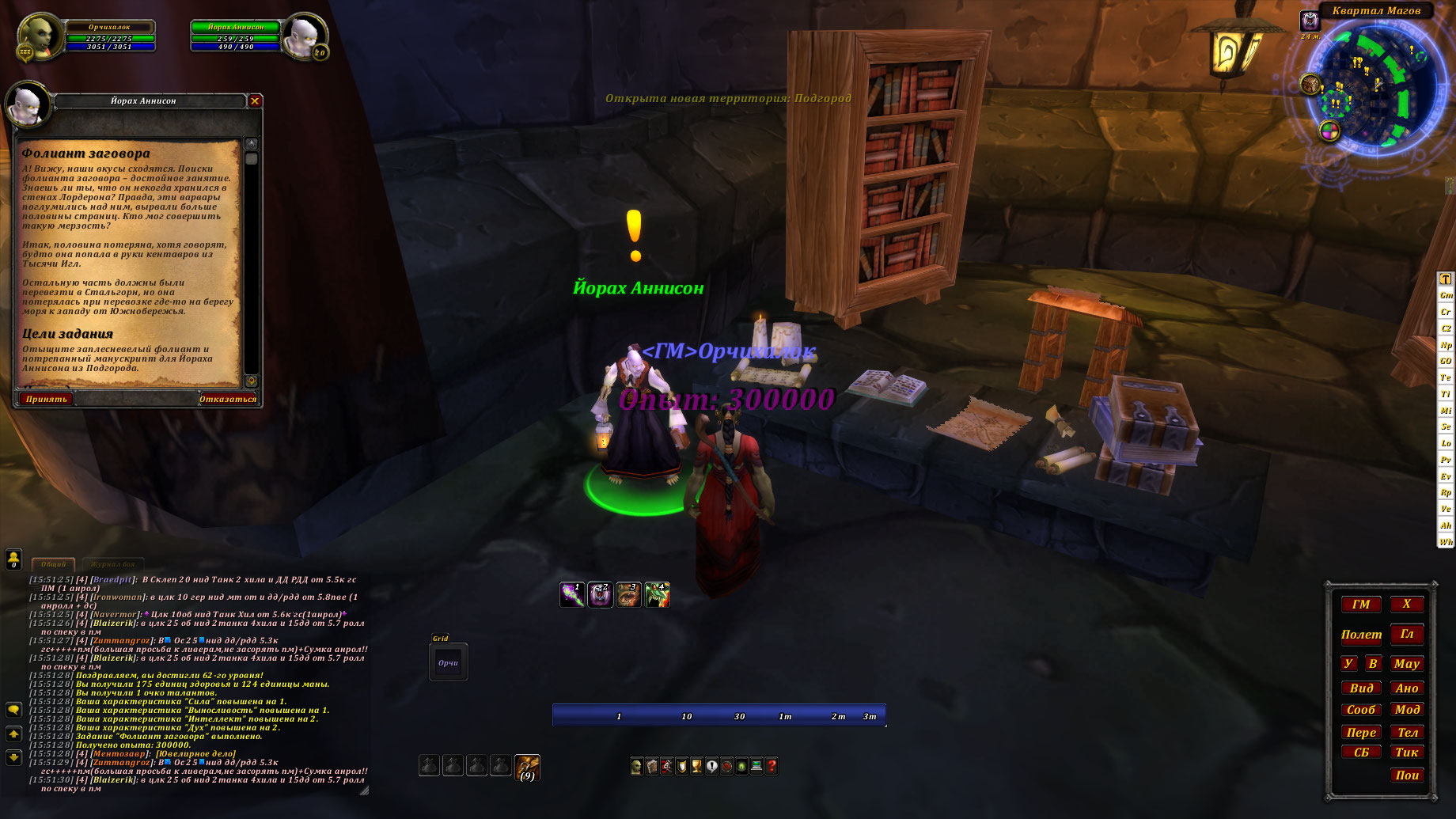Cast the green shadow bolt ability
Viewport: 1456px width, 819px height.
point(571,594)
